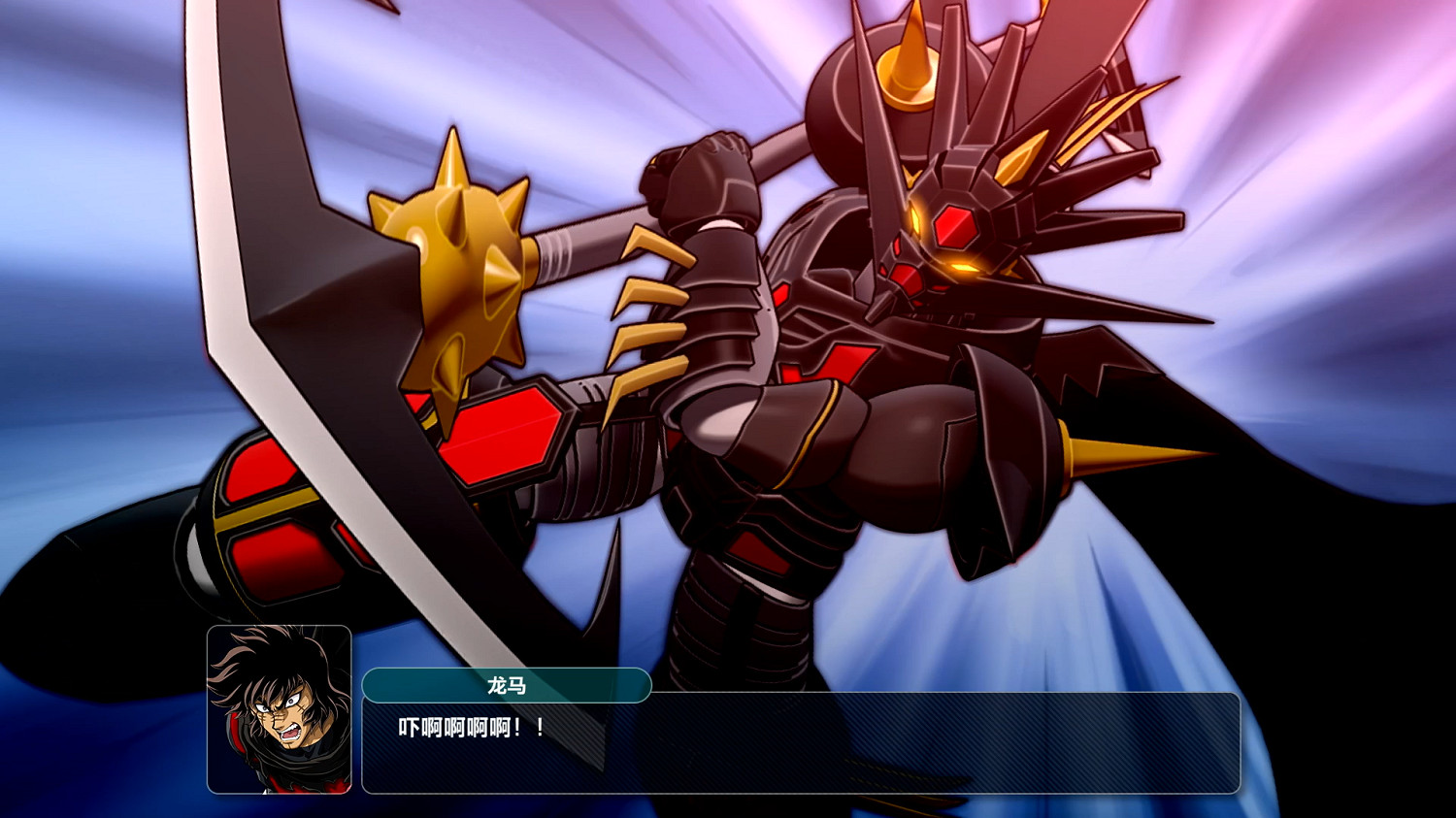Click the 龙马 name plate
The image size is (1456, 818).
[x=507, y=686]
